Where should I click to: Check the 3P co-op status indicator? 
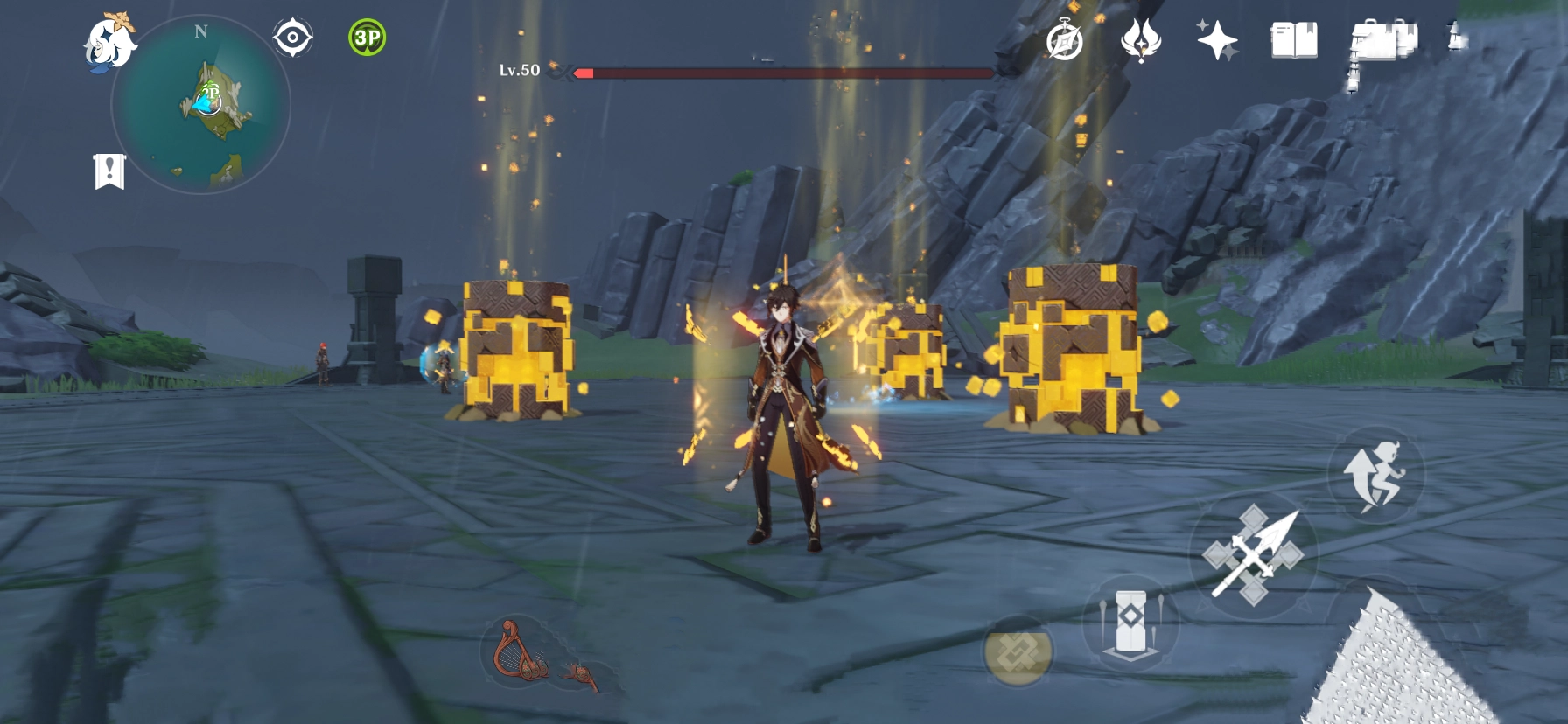[x=367, y=37]
